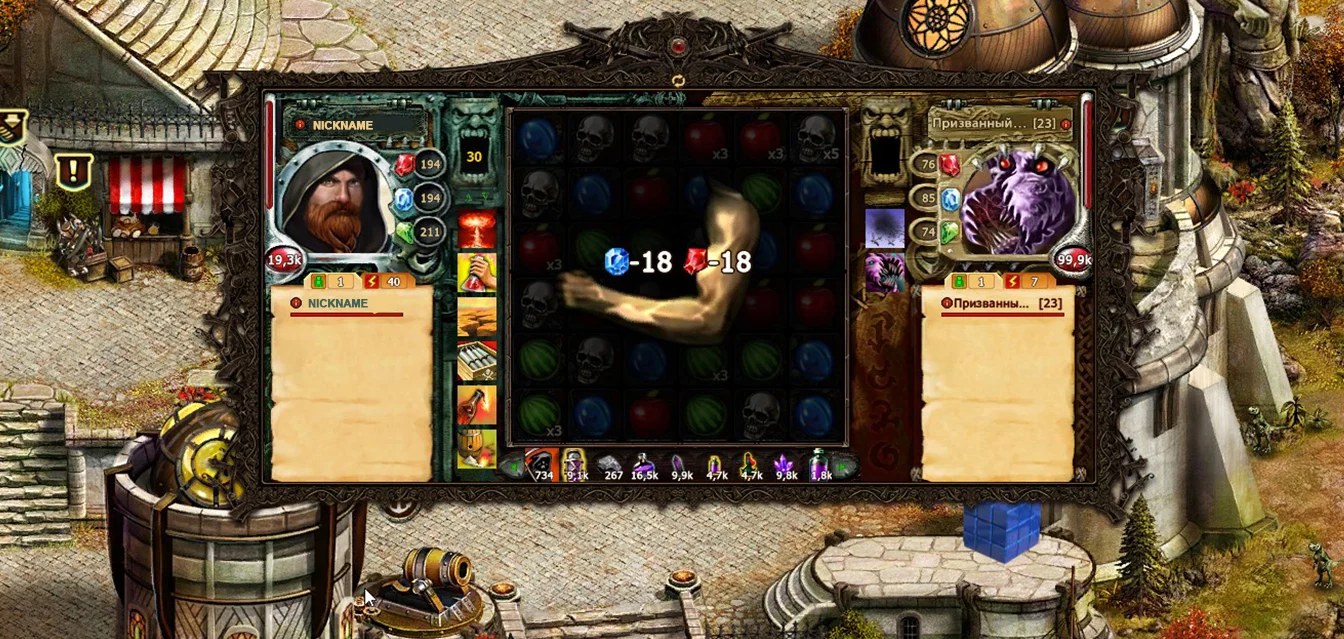1344x639 pixels.
Task: Select the dynamite crate ability
Action: (476, 360)
